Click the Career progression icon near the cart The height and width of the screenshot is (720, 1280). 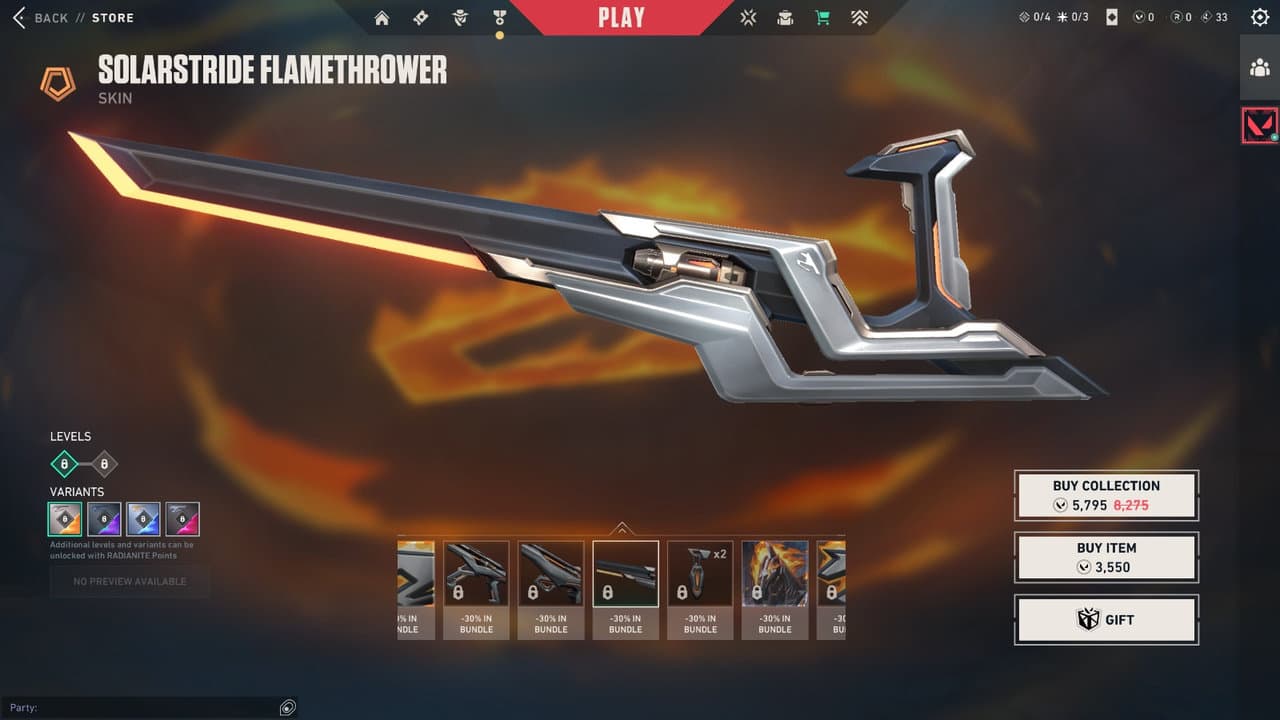coord(859,17)
